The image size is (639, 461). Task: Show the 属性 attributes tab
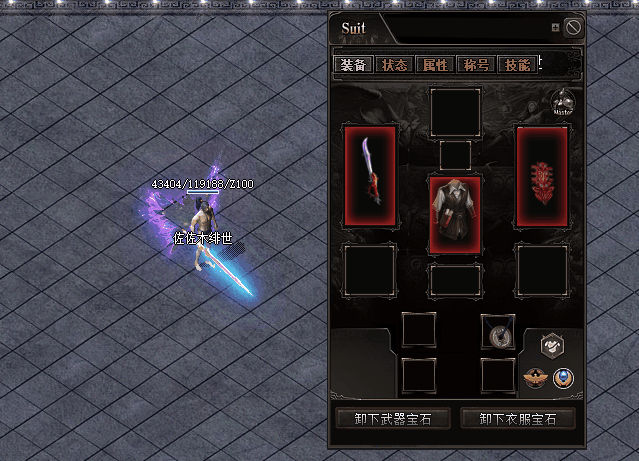[435, 65]
